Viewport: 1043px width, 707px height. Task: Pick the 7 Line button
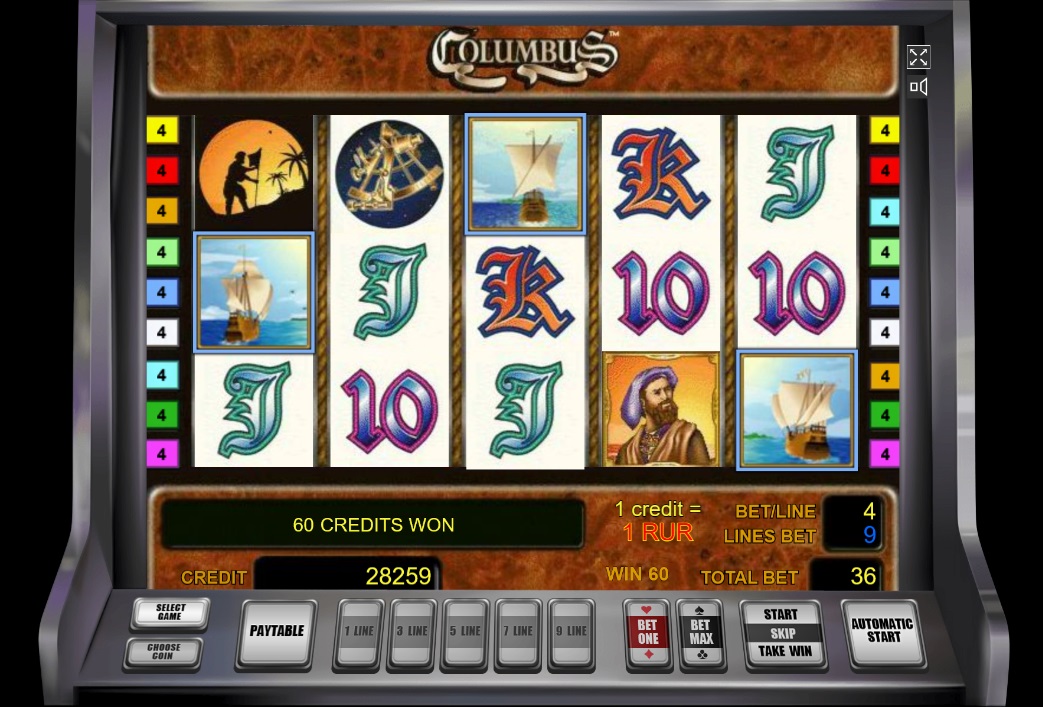518,632
